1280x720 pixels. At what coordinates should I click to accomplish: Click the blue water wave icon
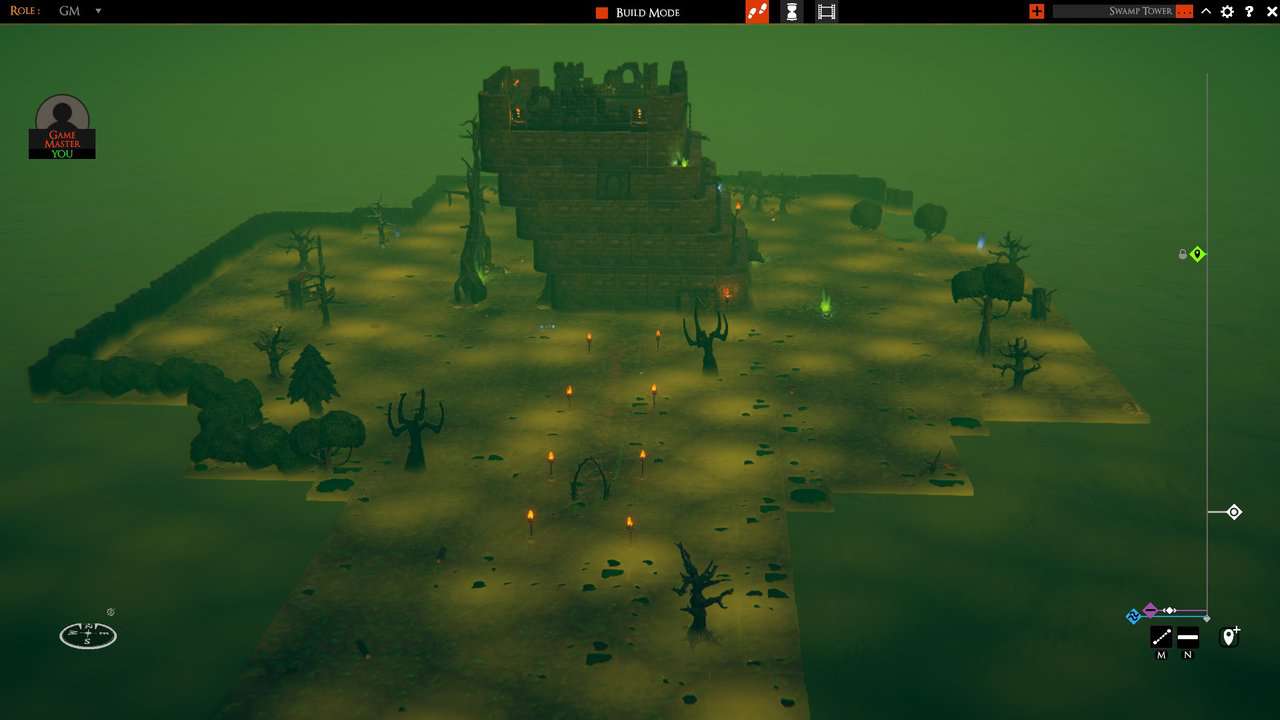[1134, 615]
